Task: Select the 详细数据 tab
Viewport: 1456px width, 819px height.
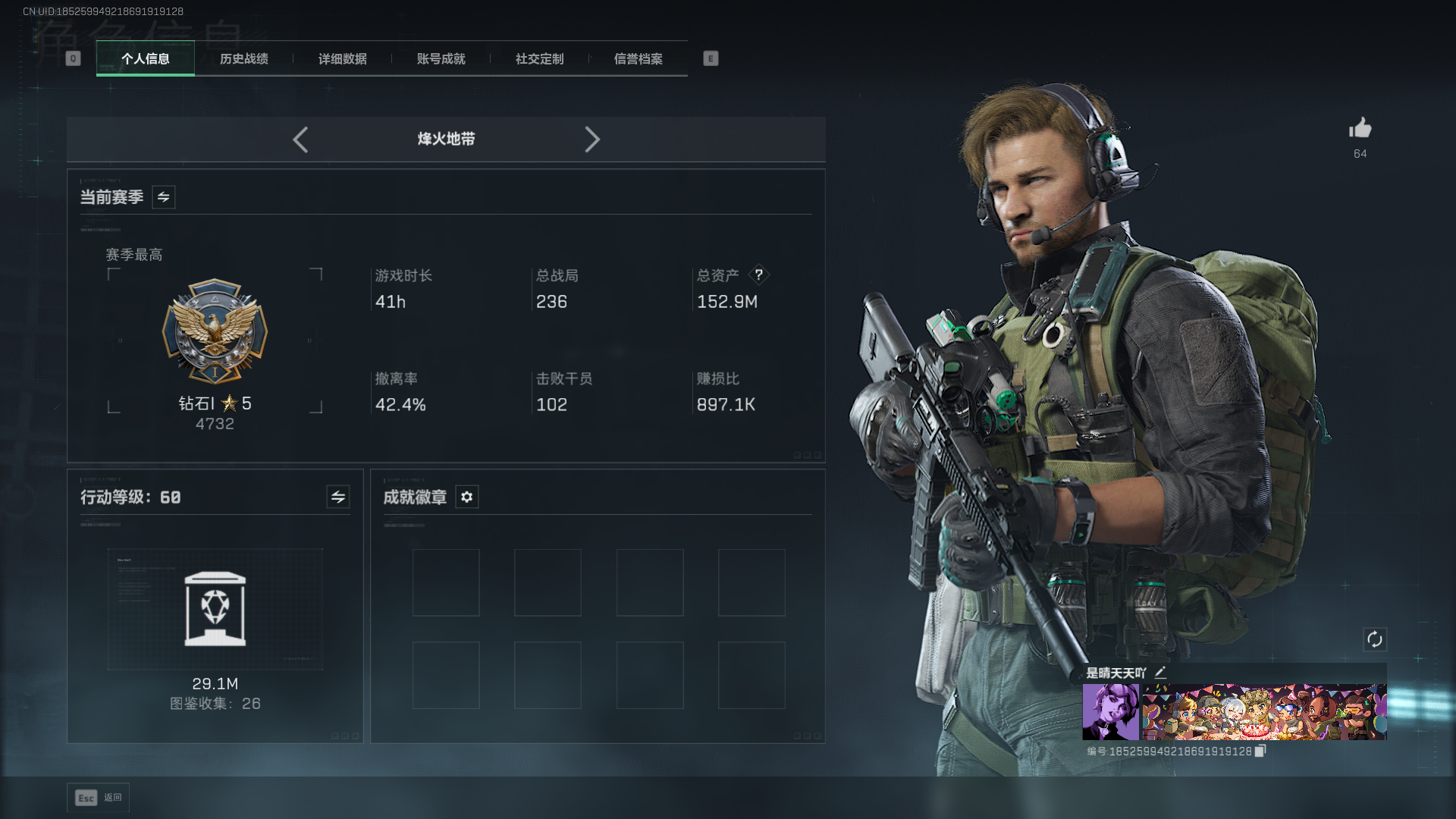Action: click(x=343, y=58)
